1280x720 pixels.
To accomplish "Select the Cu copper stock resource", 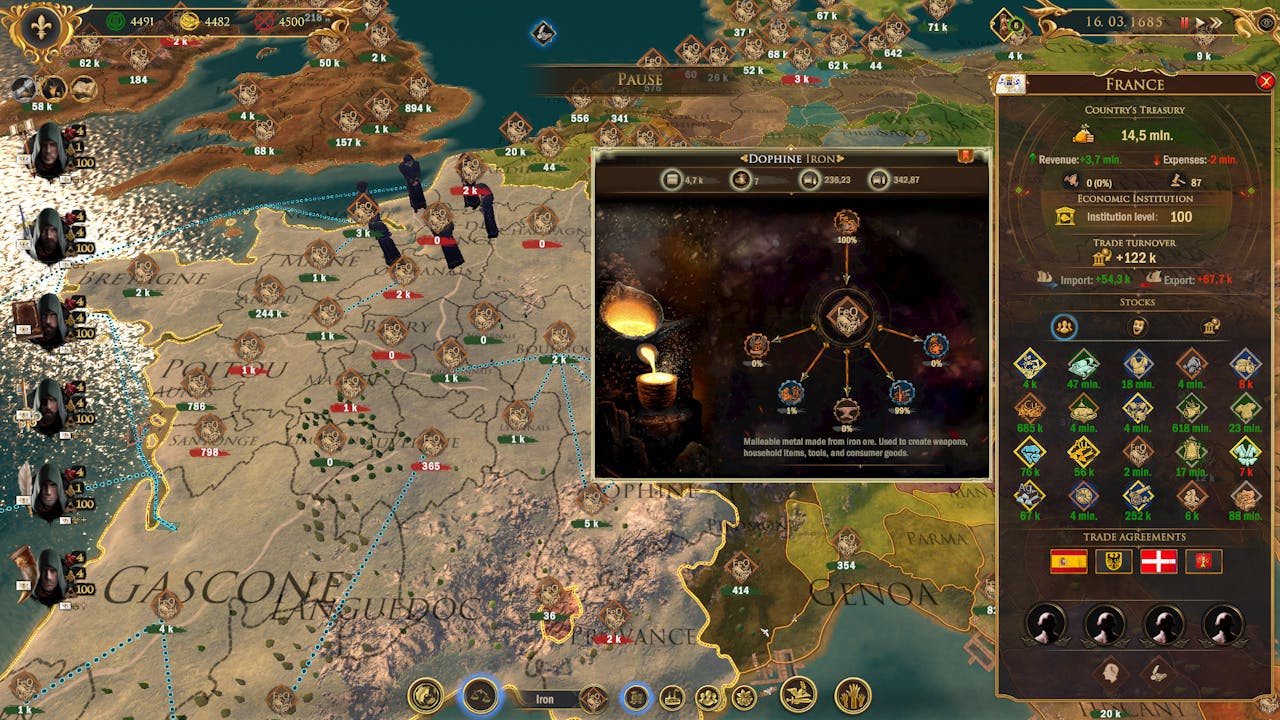I will click(x=1030, y=406).
